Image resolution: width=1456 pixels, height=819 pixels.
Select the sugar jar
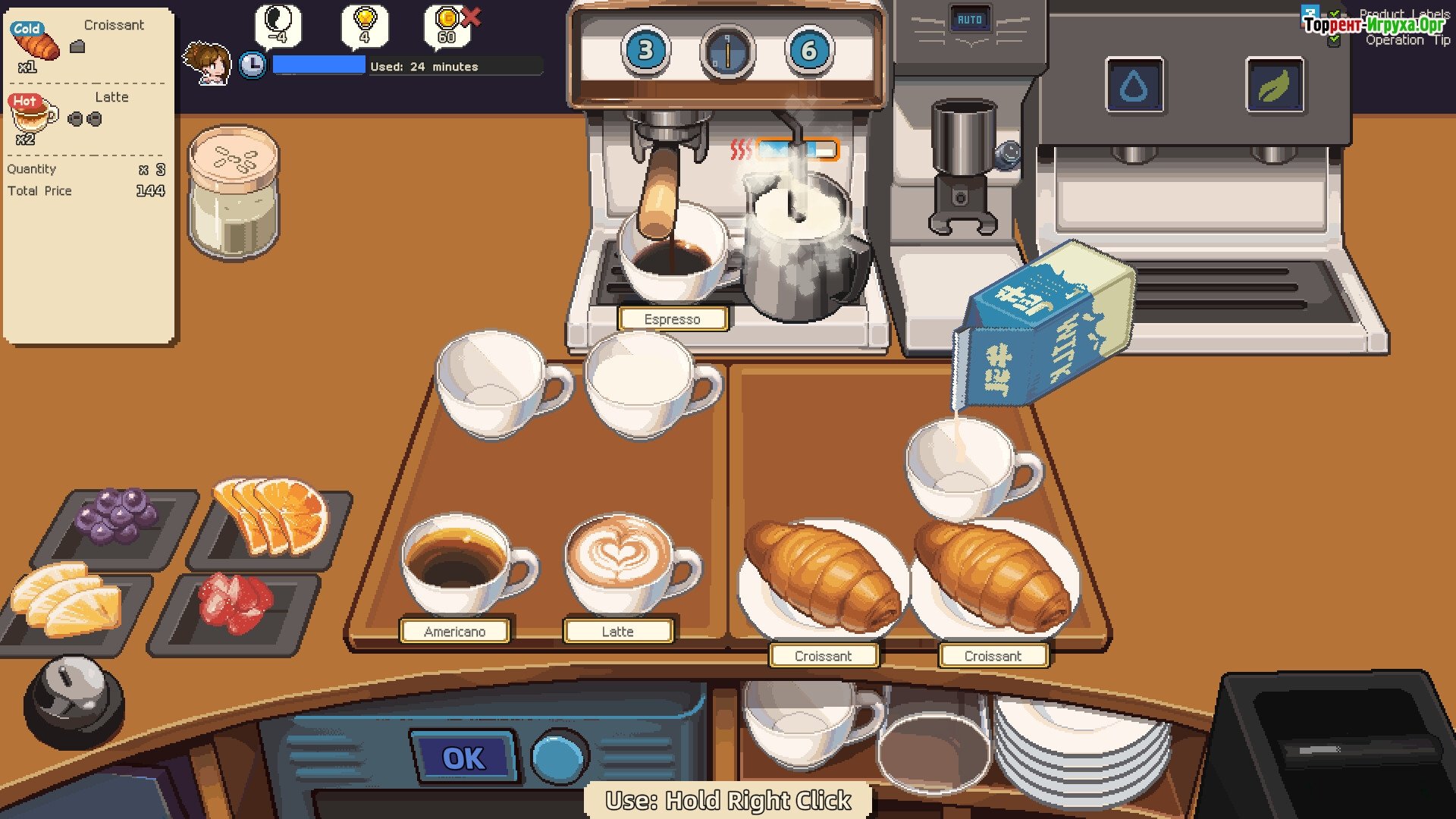(234, 193)
